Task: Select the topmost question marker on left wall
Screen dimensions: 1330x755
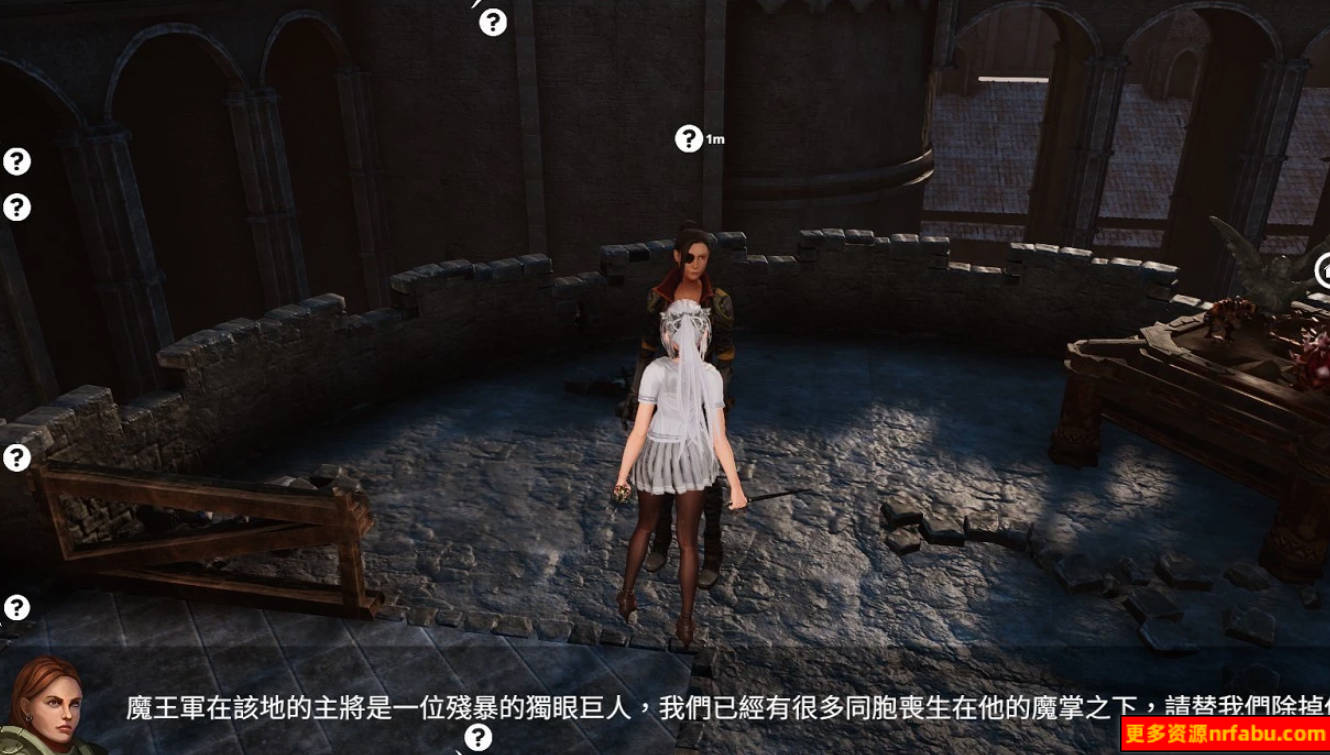Action: click(15, 160)
